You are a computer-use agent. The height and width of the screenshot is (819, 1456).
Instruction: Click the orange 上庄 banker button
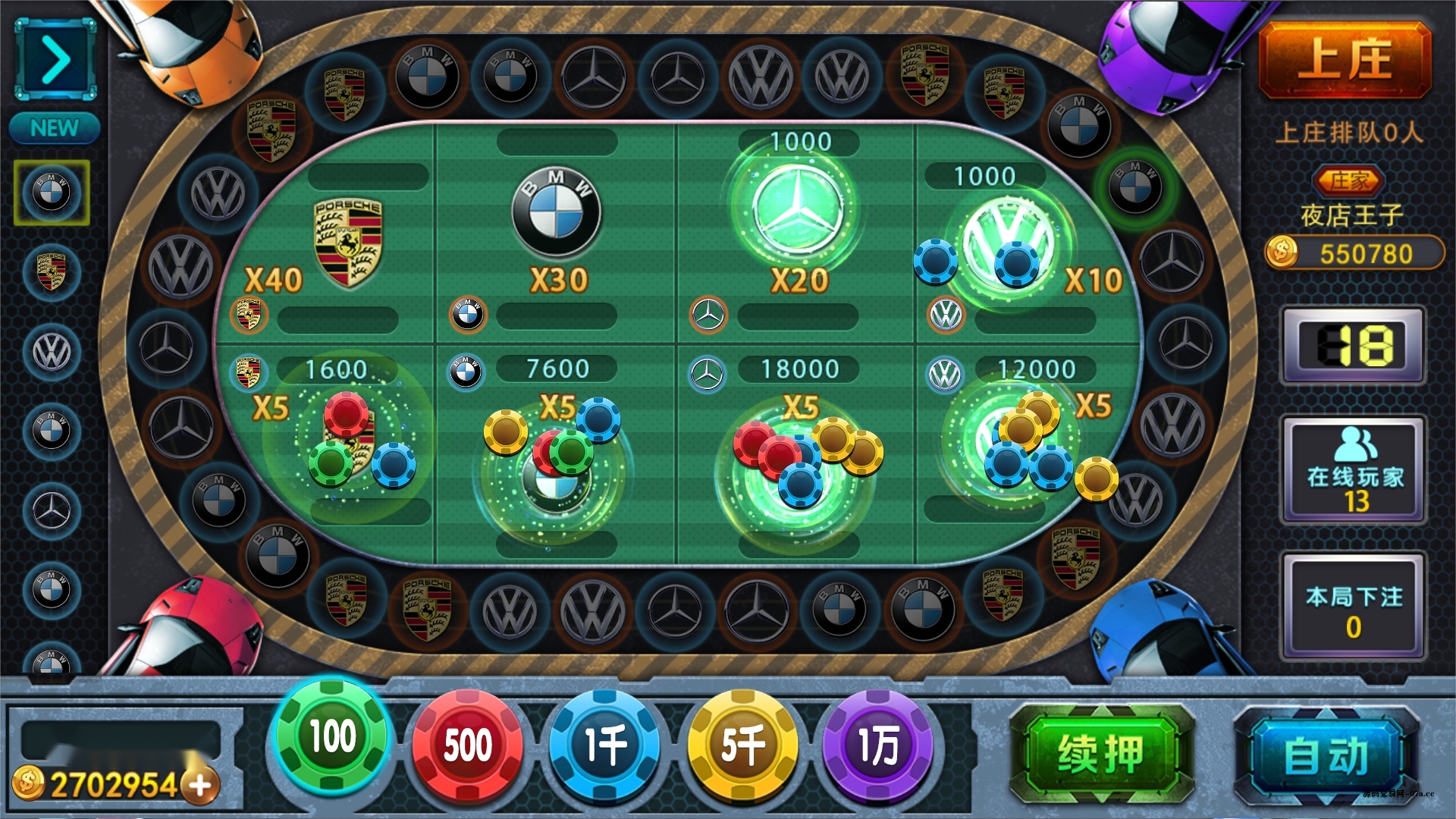click(x=1345, y=61)
